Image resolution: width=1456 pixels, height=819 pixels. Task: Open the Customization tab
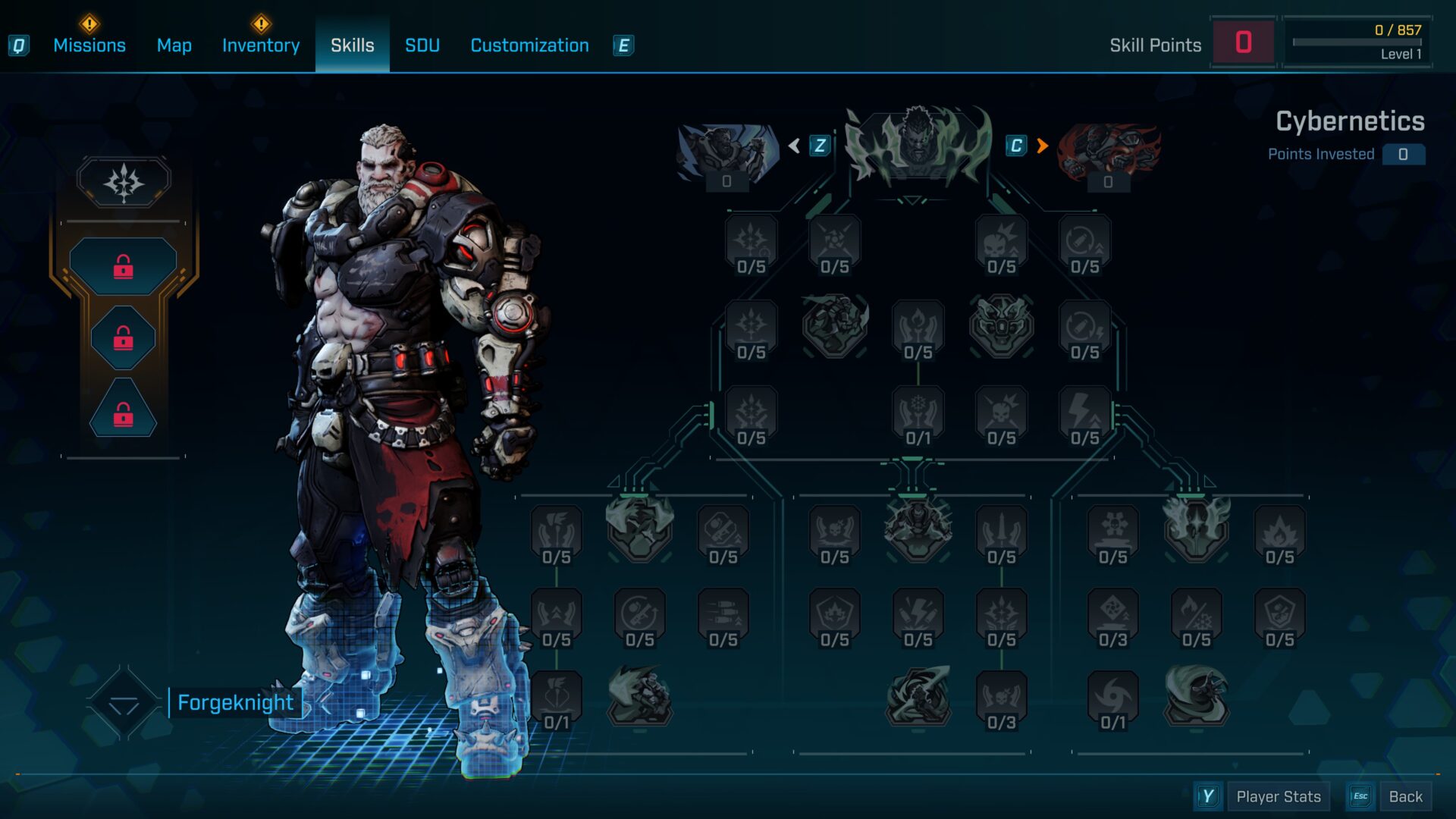click(529, 45)
